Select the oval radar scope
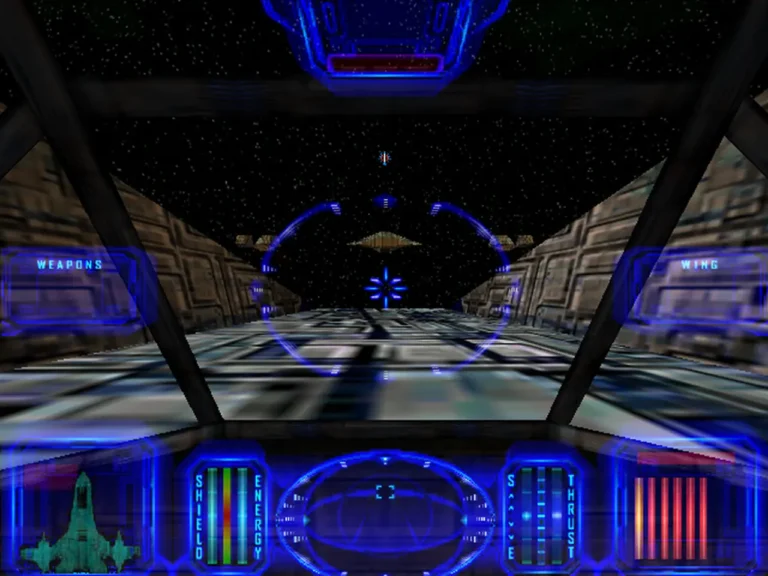 point(385,507)
